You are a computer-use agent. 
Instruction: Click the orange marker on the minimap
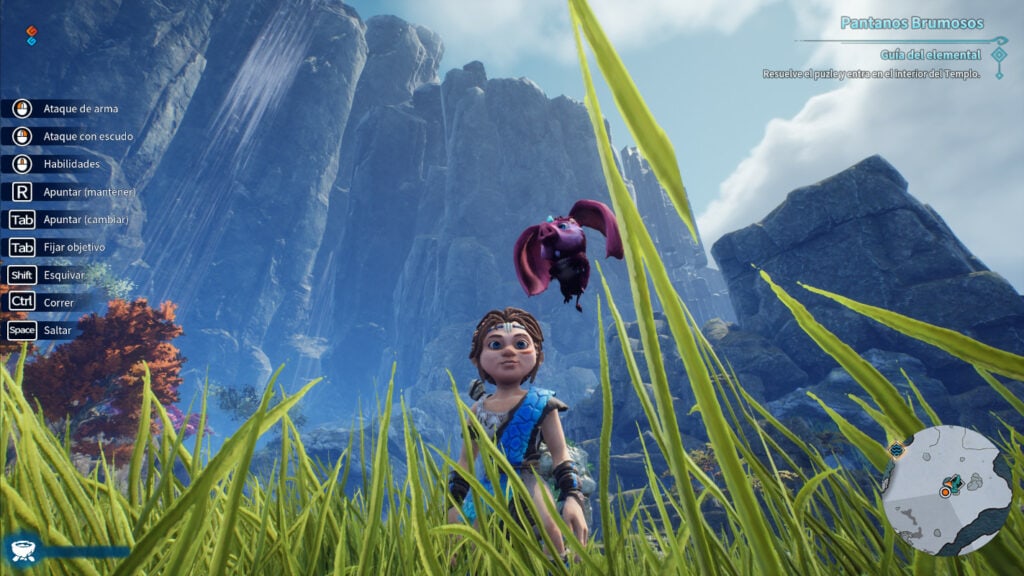point(945,492)
